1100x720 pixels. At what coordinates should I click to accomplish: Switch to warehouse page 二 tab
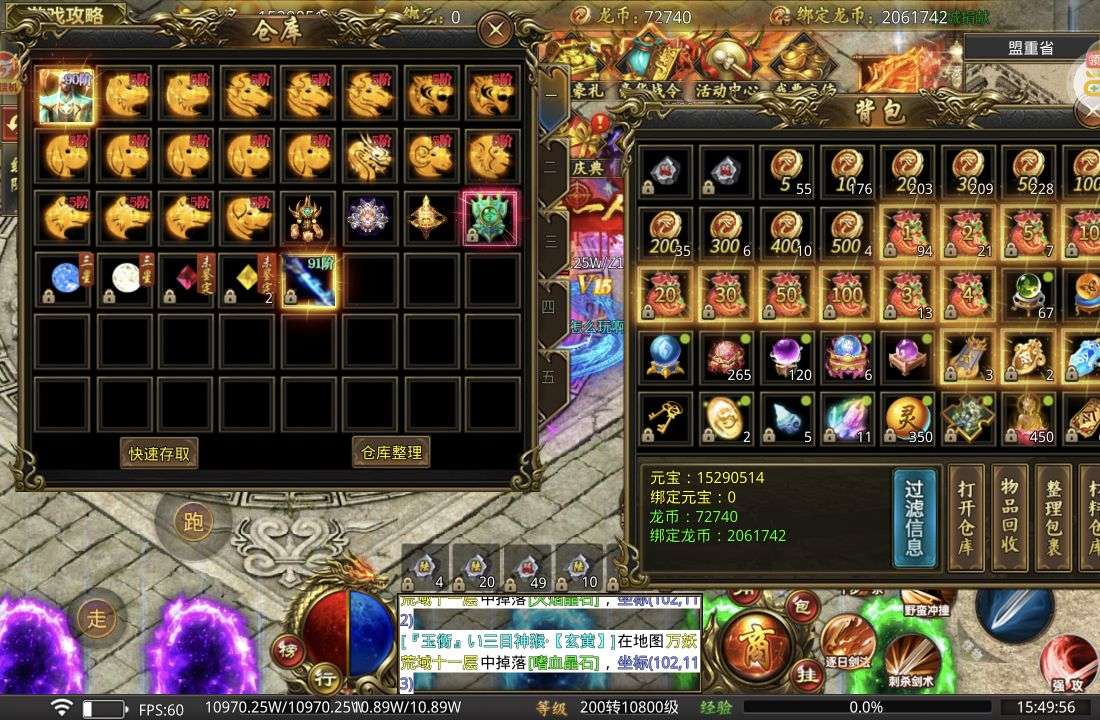[550, 166]
